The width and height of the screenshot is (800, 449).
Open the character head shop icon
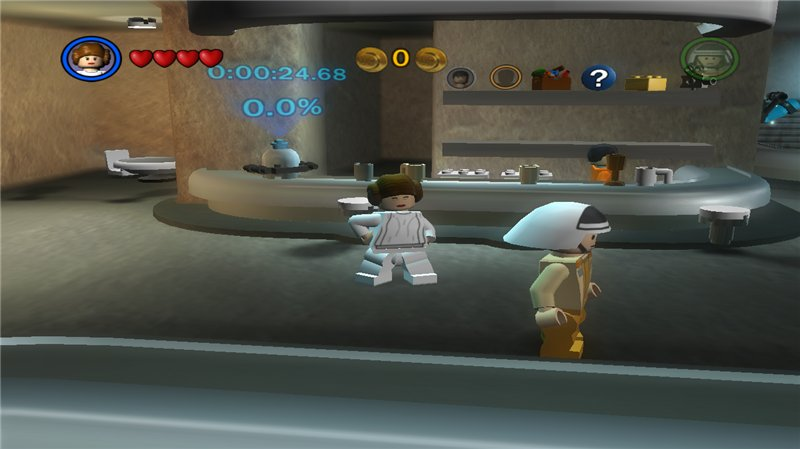coord(460,77)
